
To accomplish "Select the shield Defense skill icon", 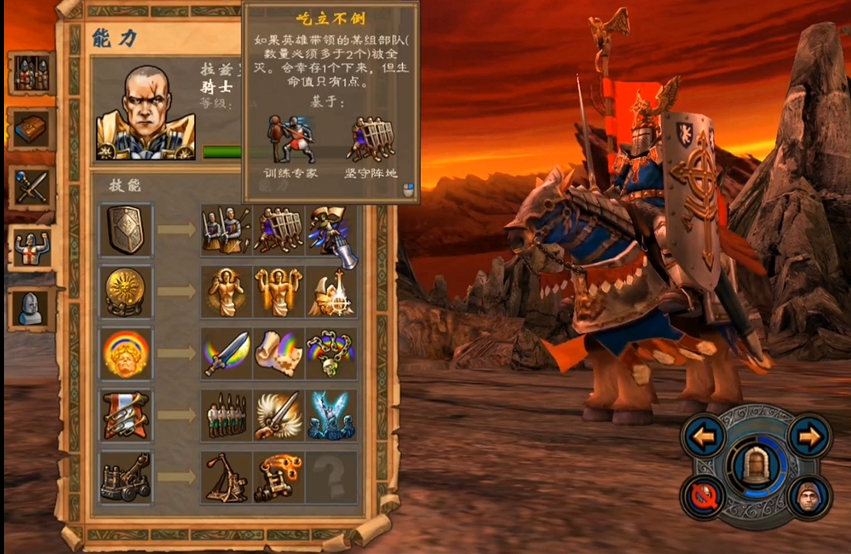I will (x=126, y=230).
